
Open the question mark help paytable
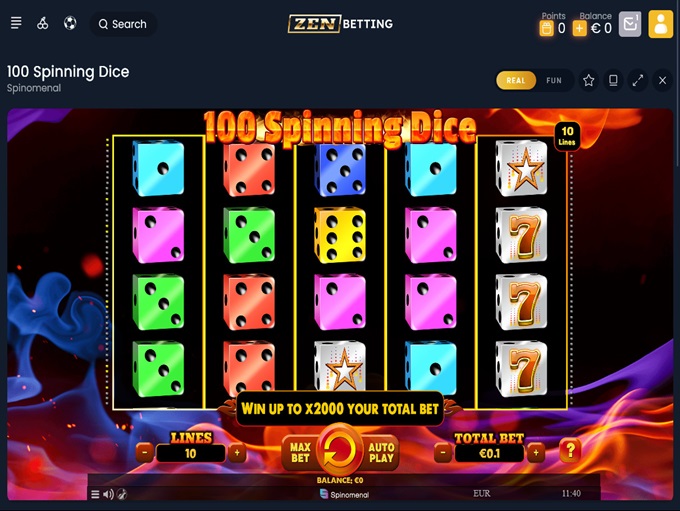(570, 451)
